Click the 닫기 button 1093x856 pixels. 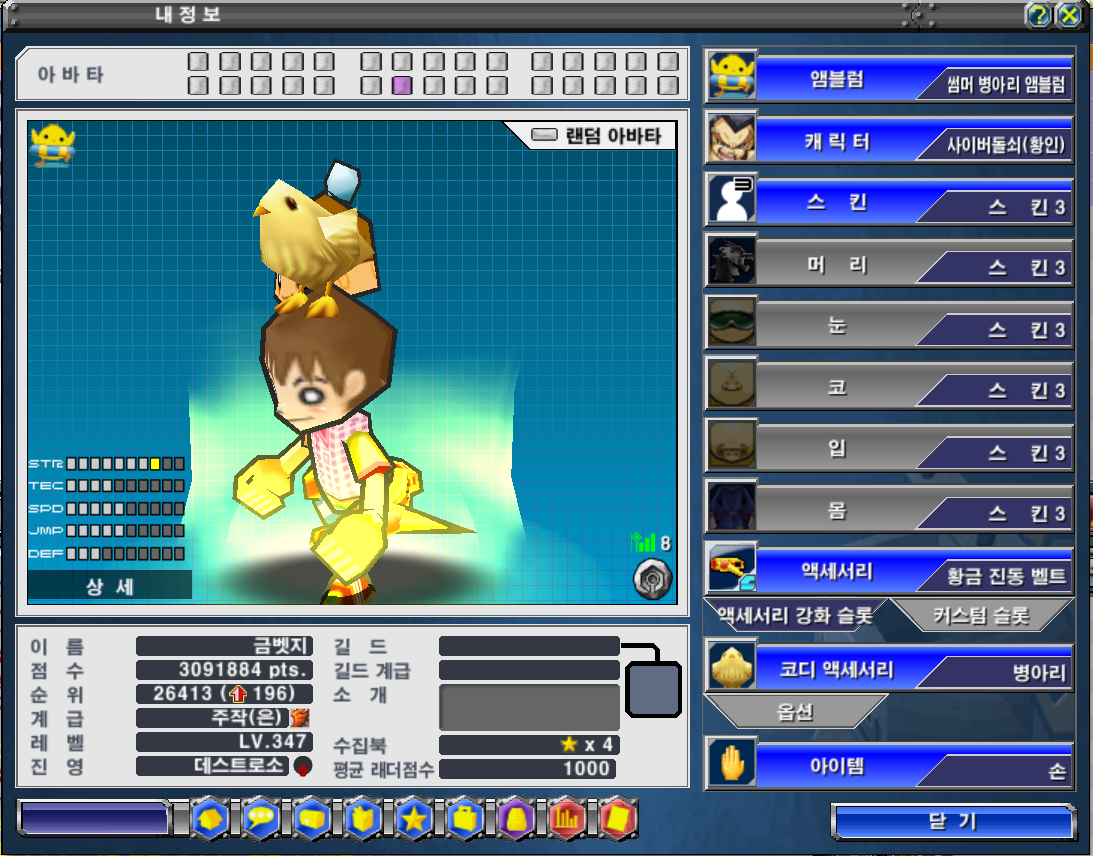952,822
